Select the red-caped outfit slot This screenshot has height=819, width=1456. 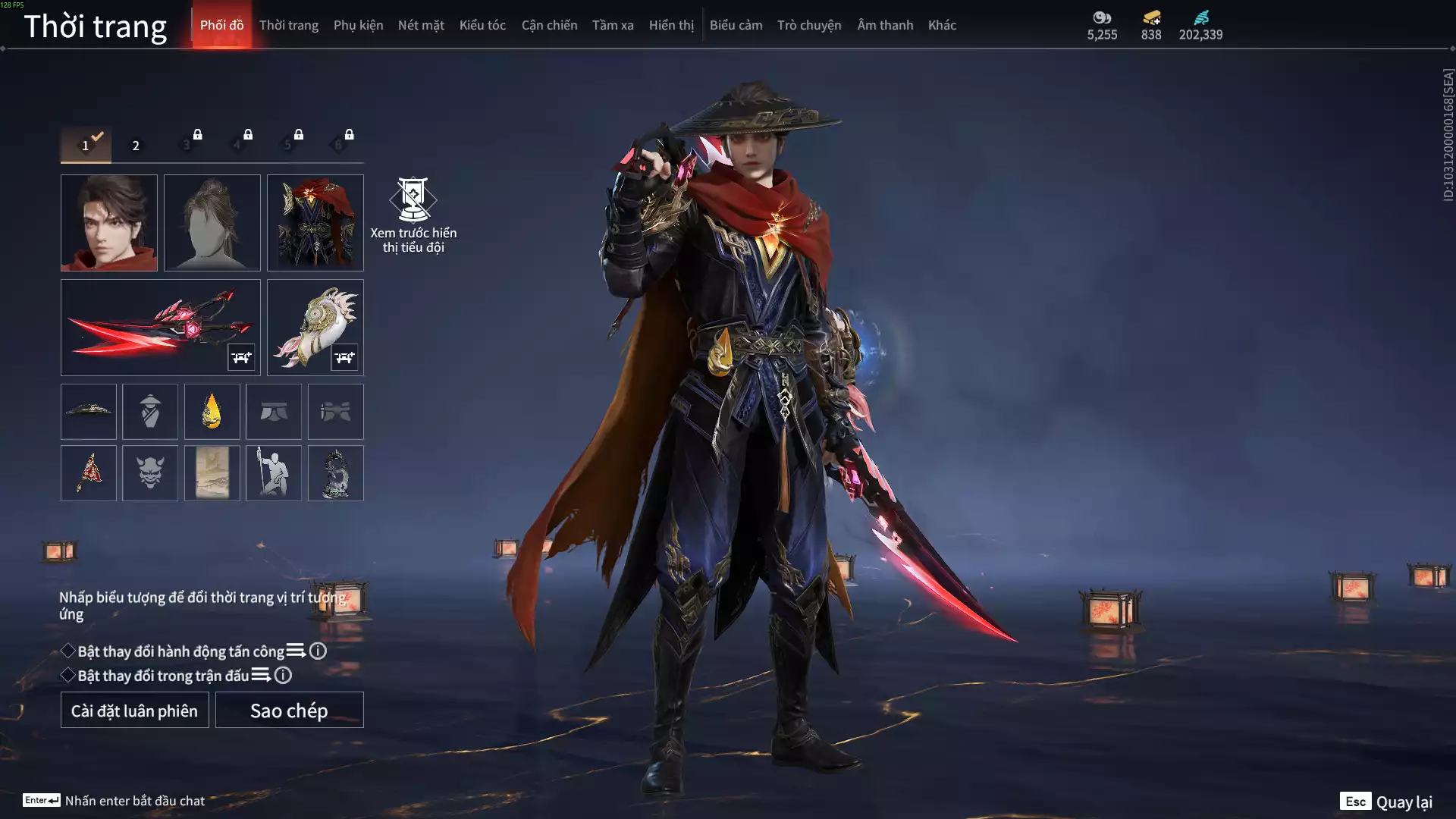coord(315,223)
